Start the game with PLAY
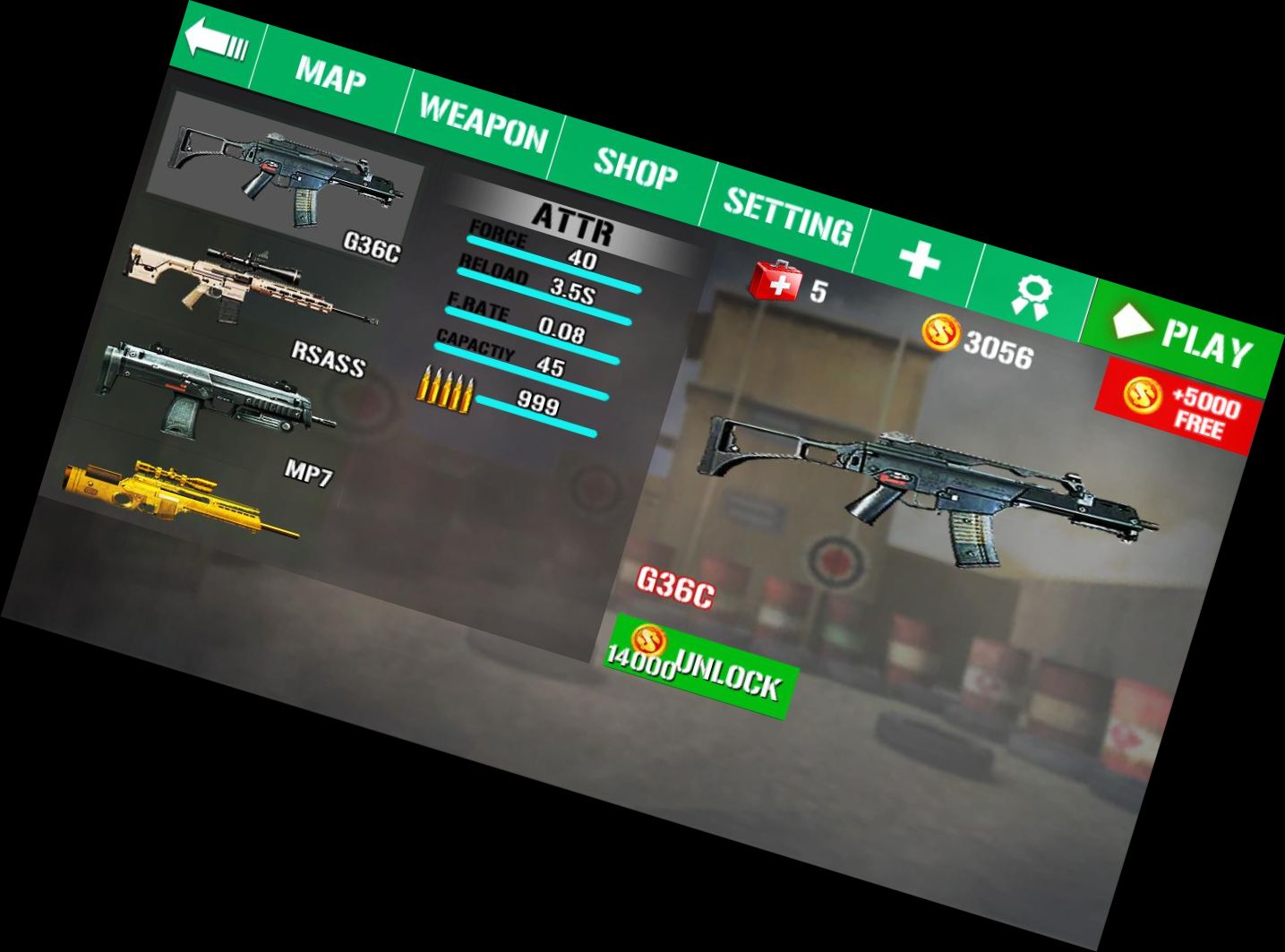This screenshot has width=1285, height=952. click(1184, 337)
